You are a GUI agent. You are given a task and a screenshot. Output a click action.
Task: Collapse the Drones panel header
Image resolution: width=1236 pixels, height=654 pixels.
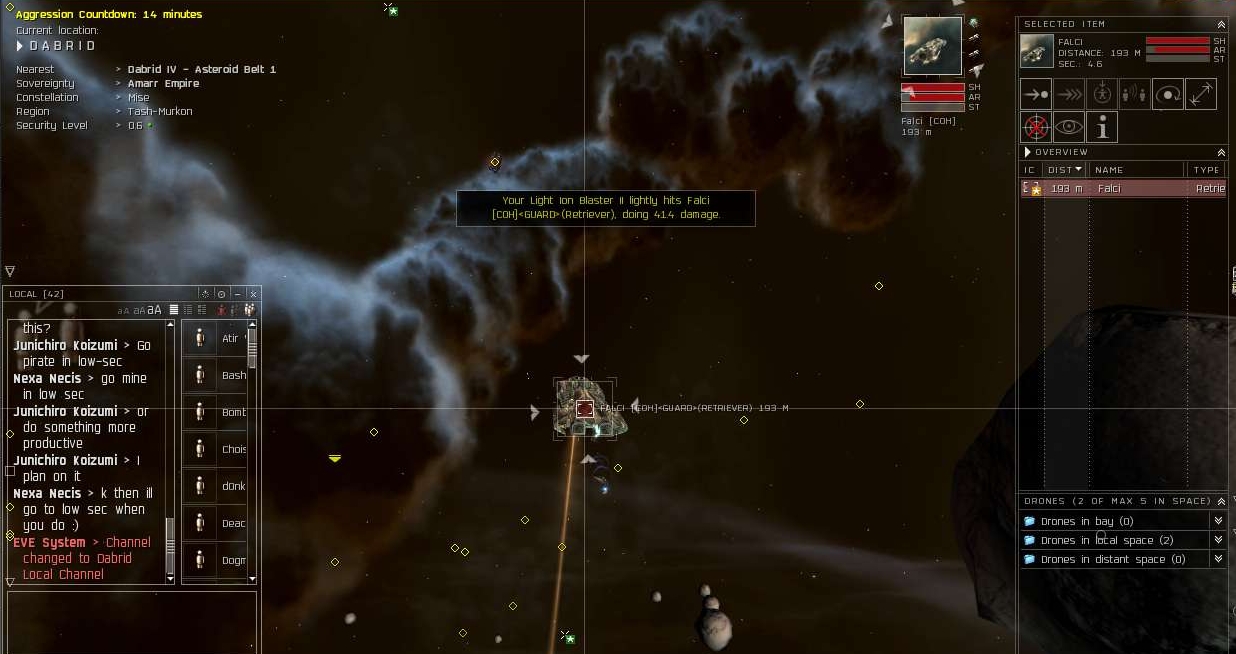(x=1221, y=501)
